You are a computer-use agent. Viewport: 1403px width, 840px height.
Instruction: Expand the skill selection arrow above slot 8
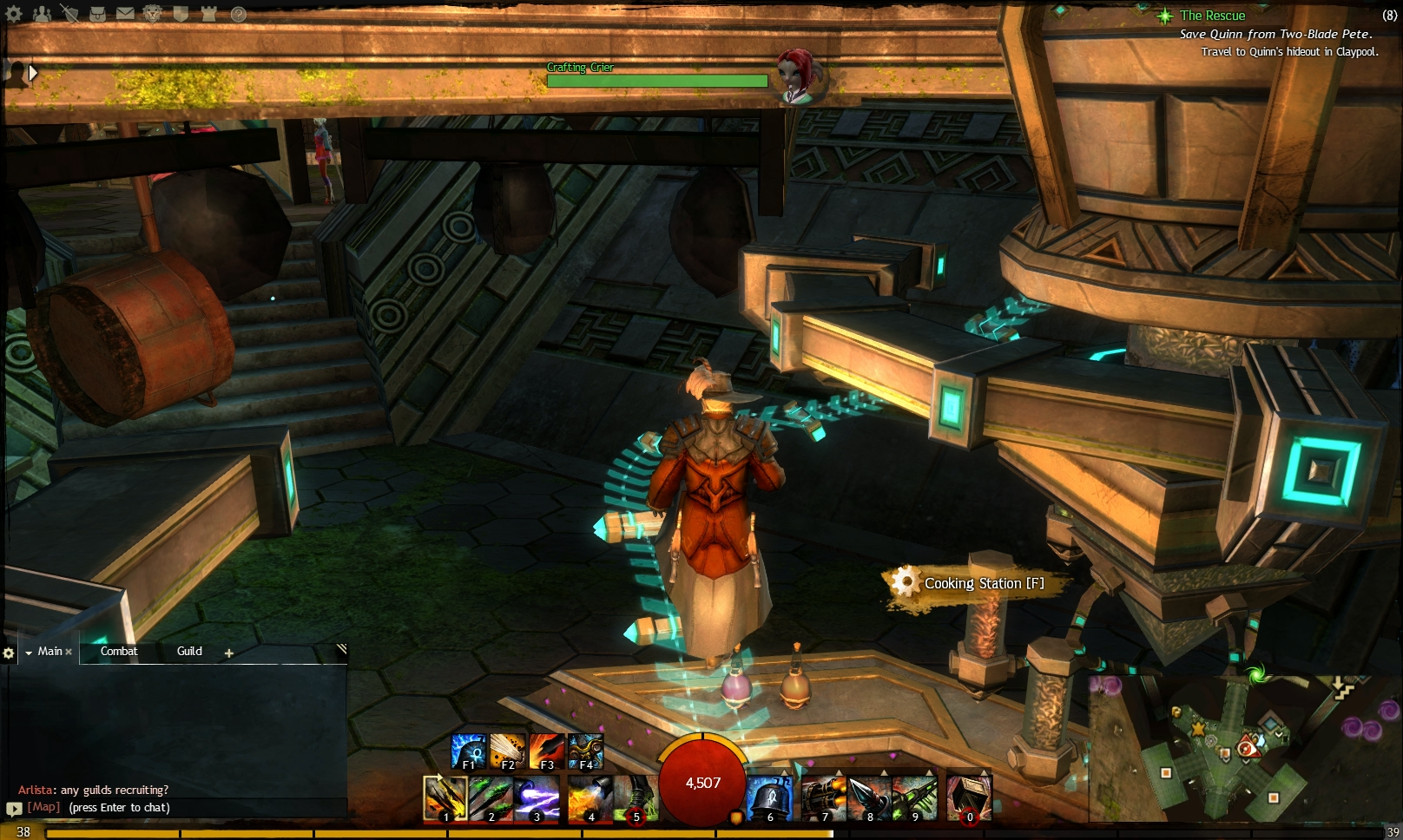coord(883,771)
